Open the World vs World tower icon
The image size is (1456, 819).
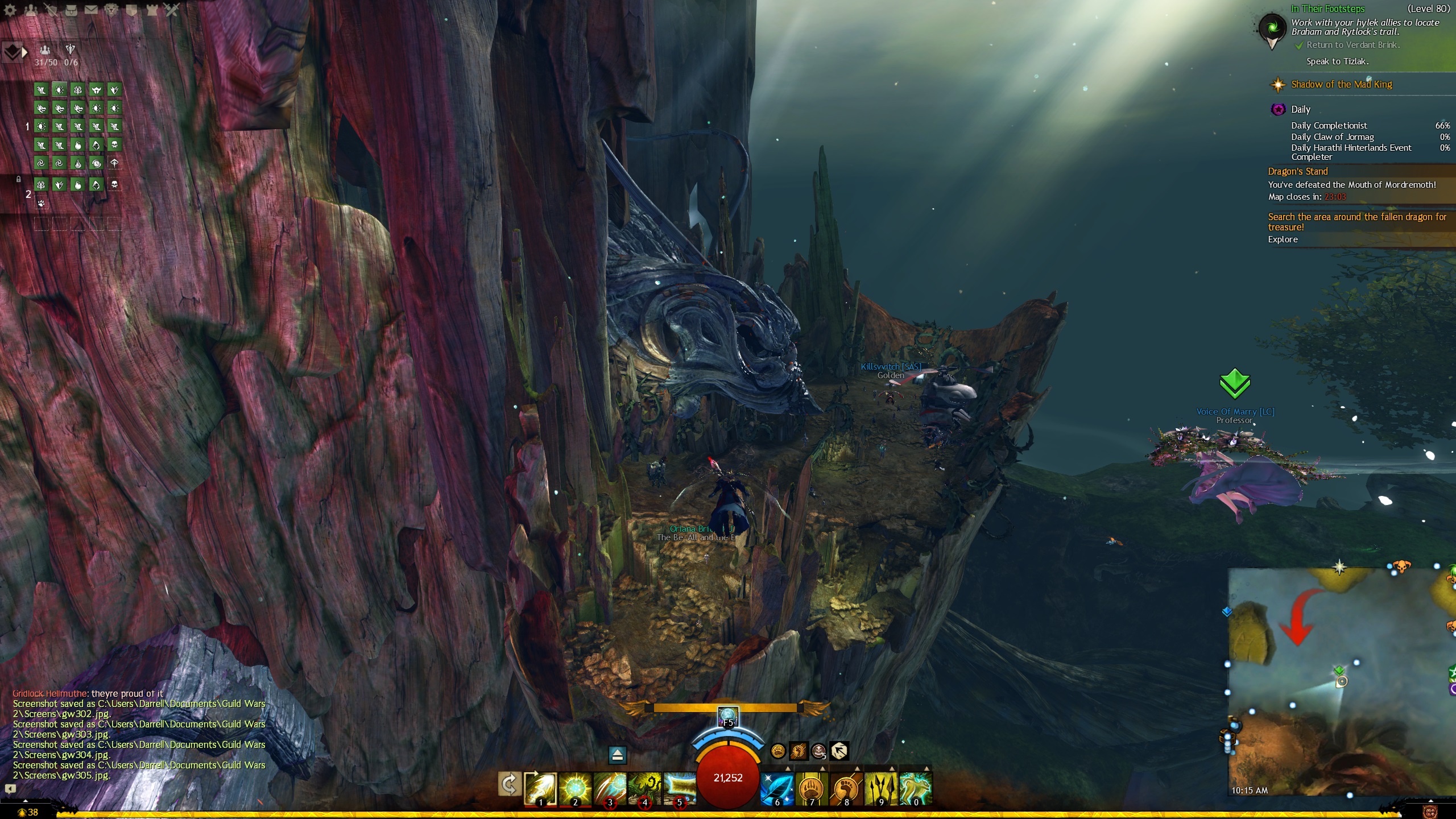[x=152, y=10]
